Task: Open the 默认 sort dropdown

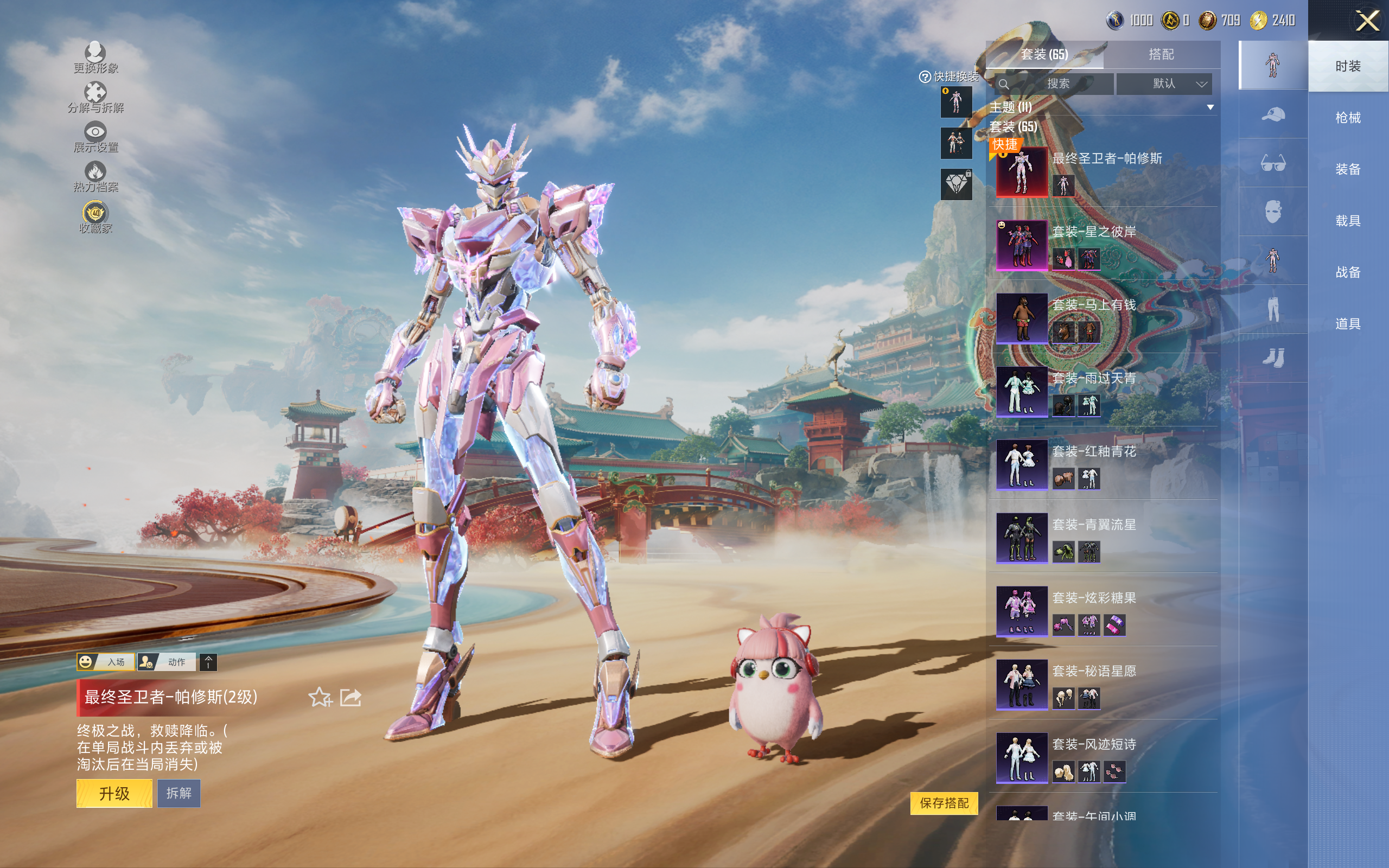Action: coord(1164,84)
